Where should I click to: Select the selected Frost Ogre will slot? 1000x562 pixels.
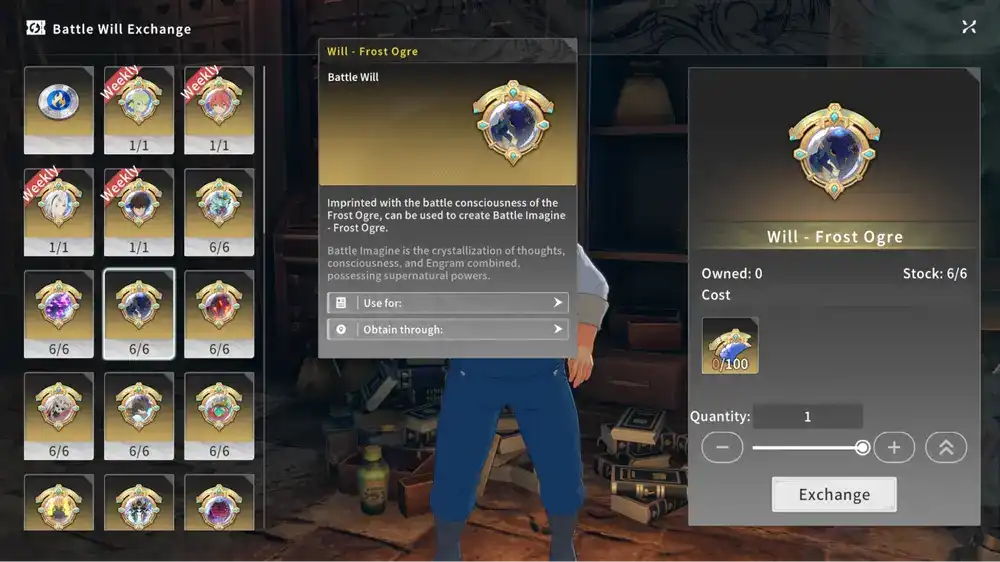tap(139, 313)
